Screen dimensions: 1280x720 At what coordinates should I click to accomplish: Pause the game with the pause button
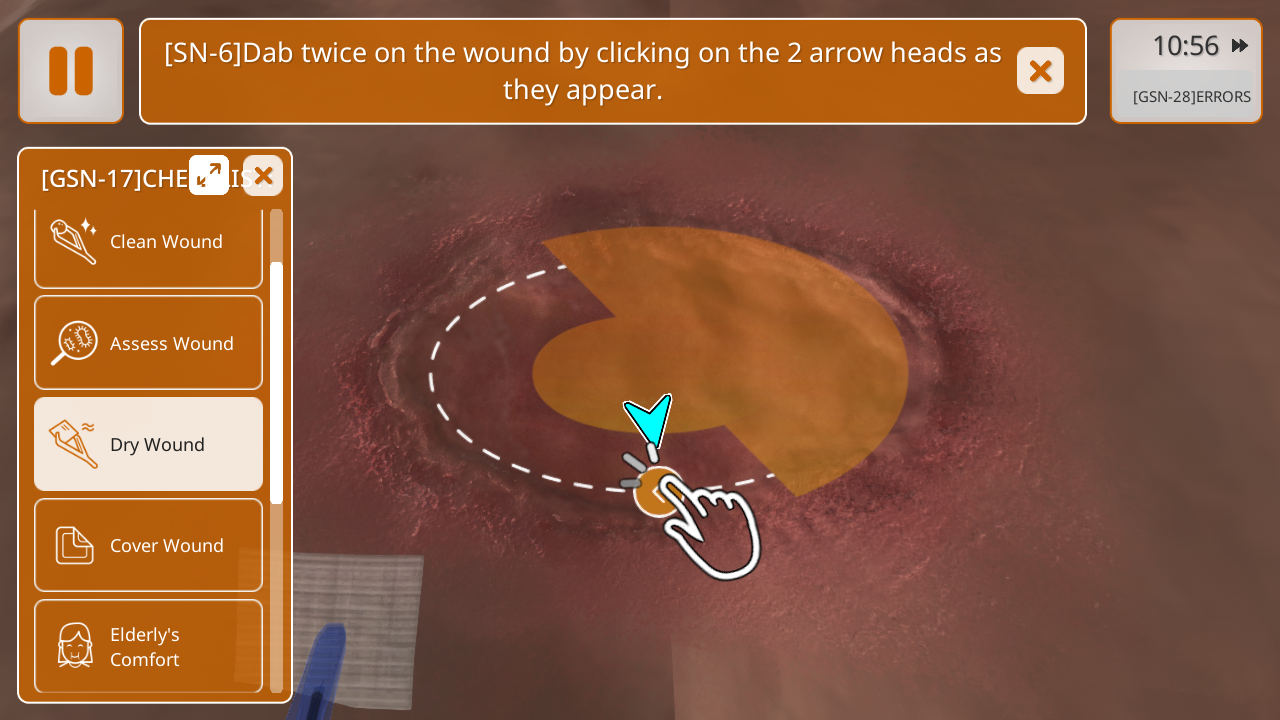[71, 71]
